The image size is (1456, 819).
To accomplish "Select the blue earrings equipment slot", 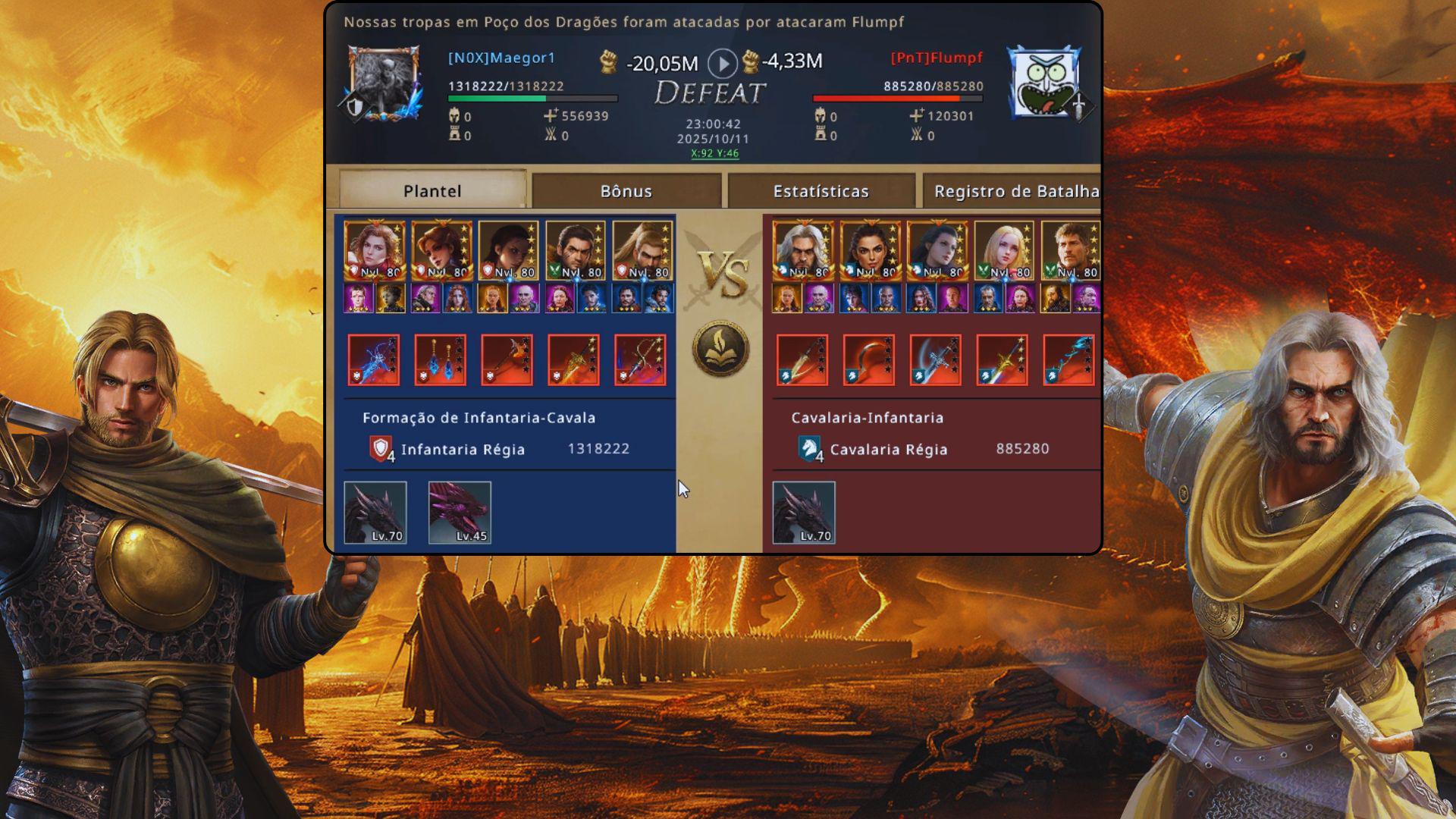I will point(441,359).
